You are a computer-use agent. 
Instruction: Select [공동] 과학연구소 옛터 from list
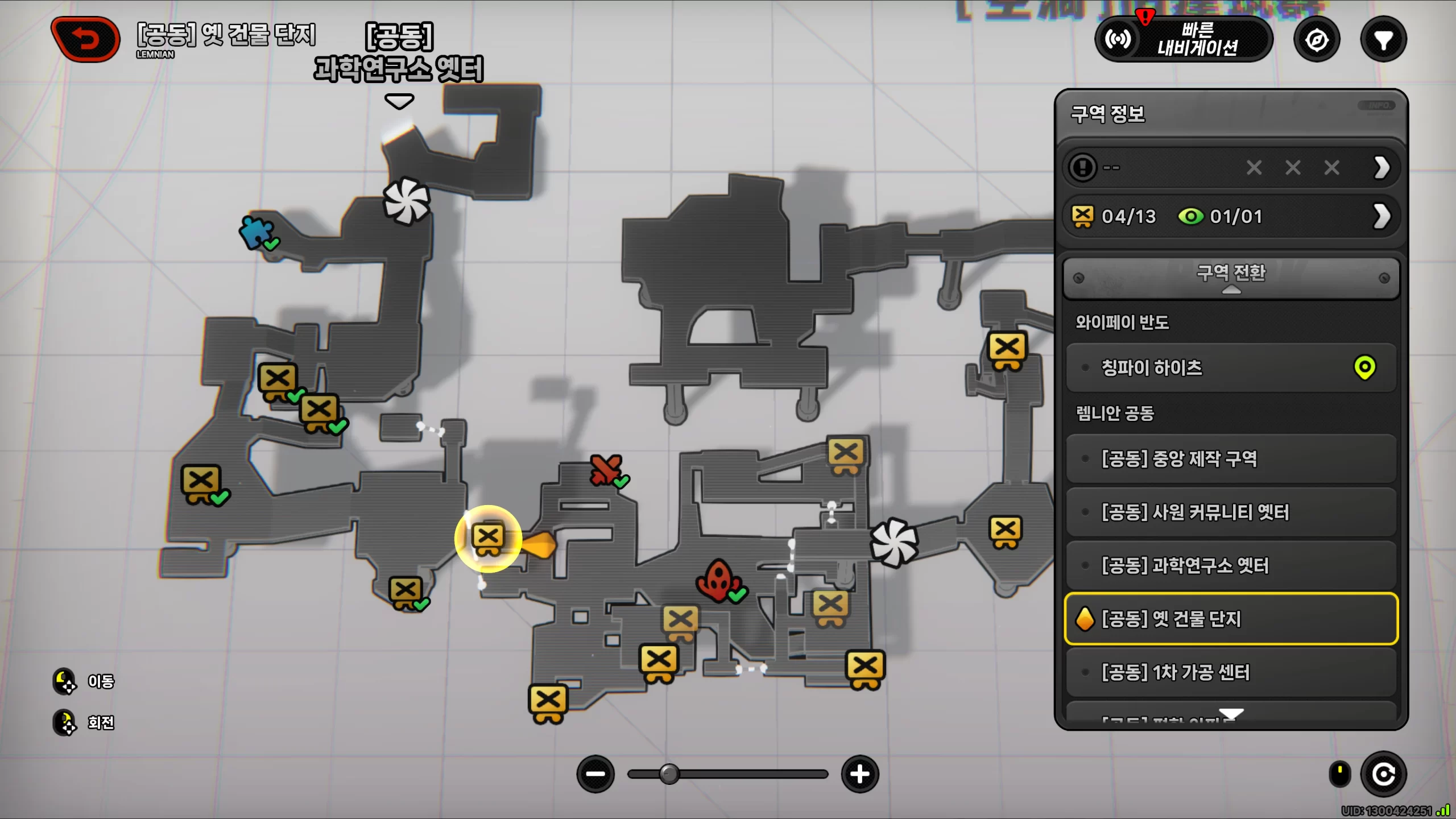1231,565
